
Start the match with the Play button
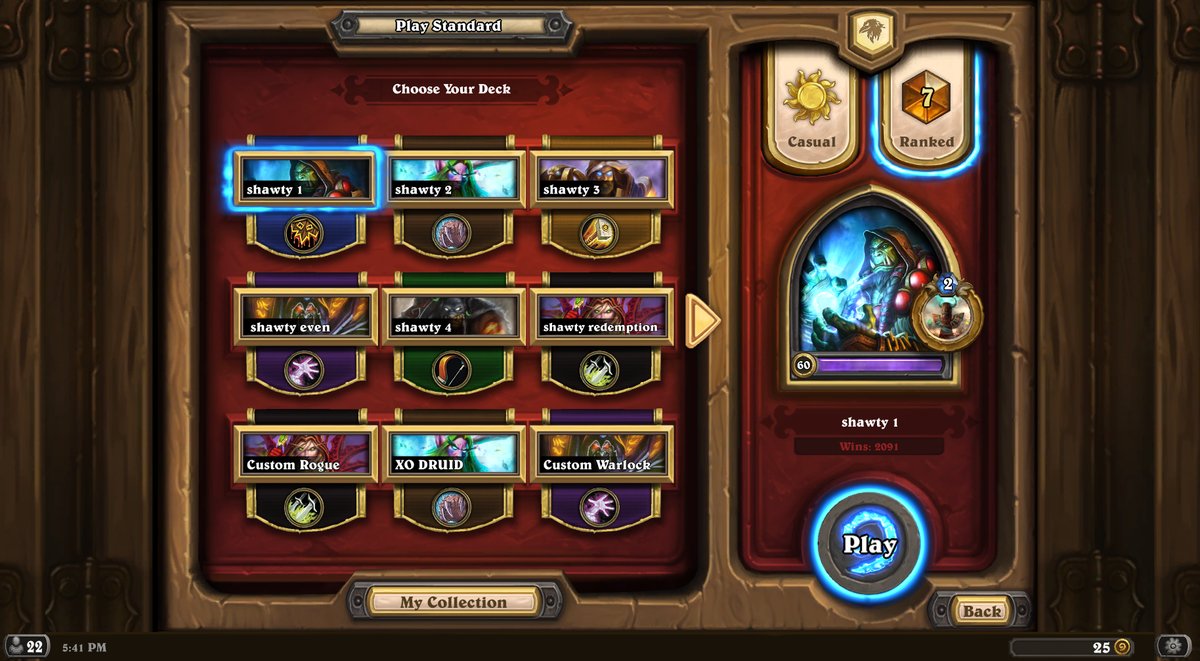pyautogui.click(x=869, y=544)
